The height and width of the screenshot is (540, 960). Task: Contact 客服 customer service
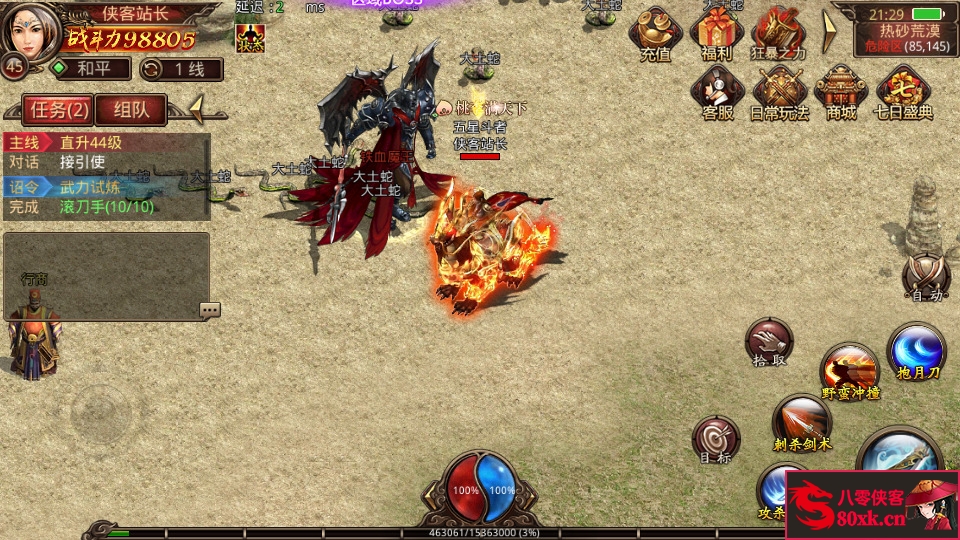(x=717, y=92)
